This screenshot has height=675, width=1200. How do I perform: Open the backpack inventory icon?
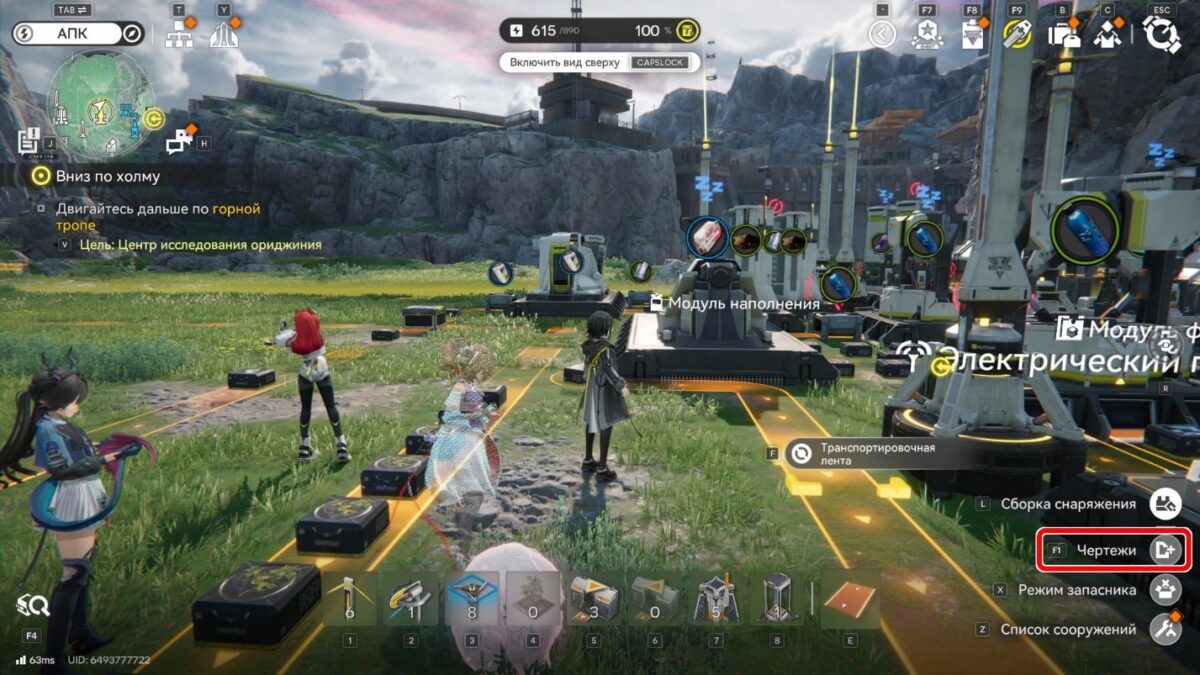1061,35
